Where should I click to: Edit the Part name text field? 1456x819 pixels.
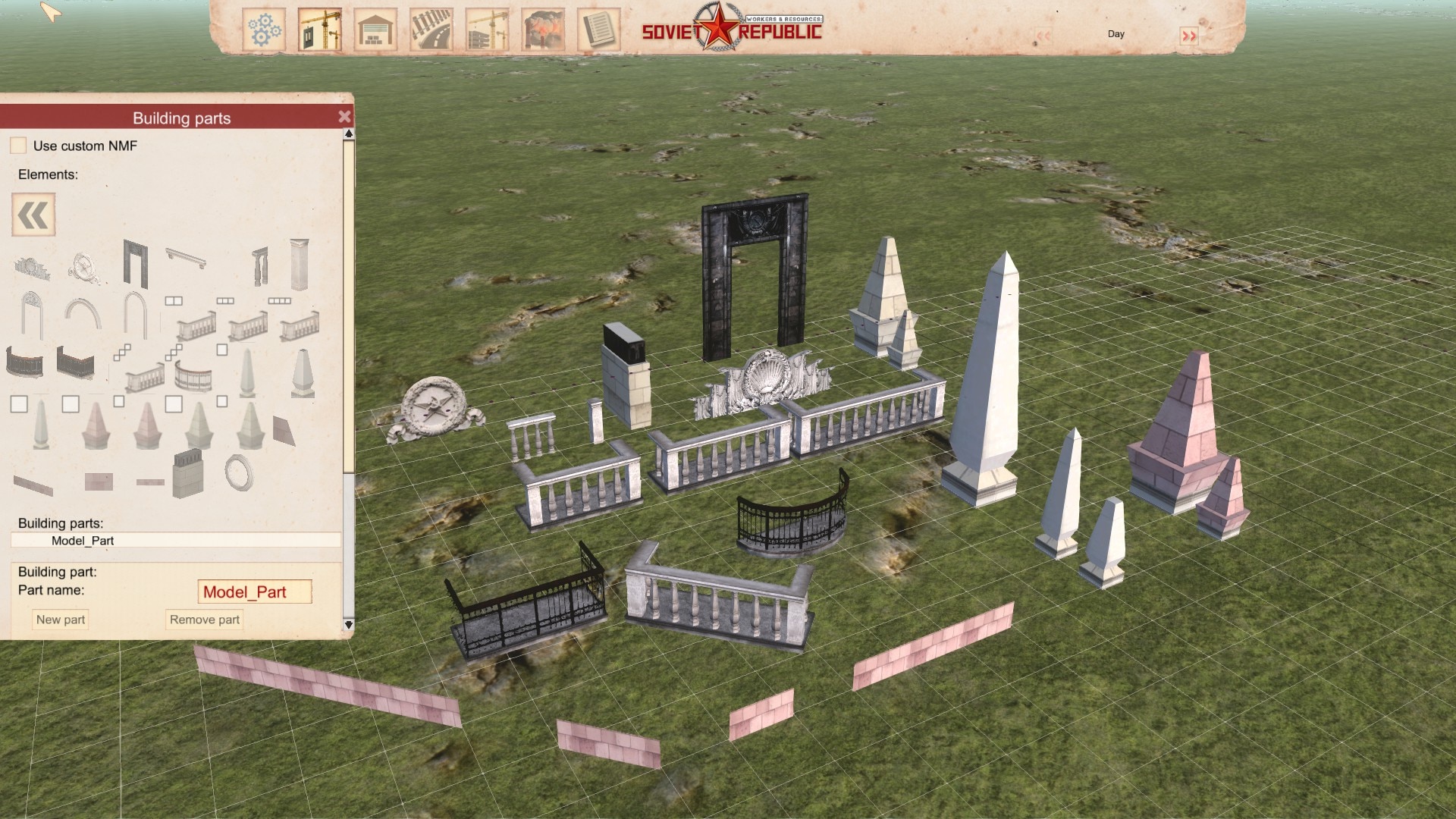tap(254, 592)
